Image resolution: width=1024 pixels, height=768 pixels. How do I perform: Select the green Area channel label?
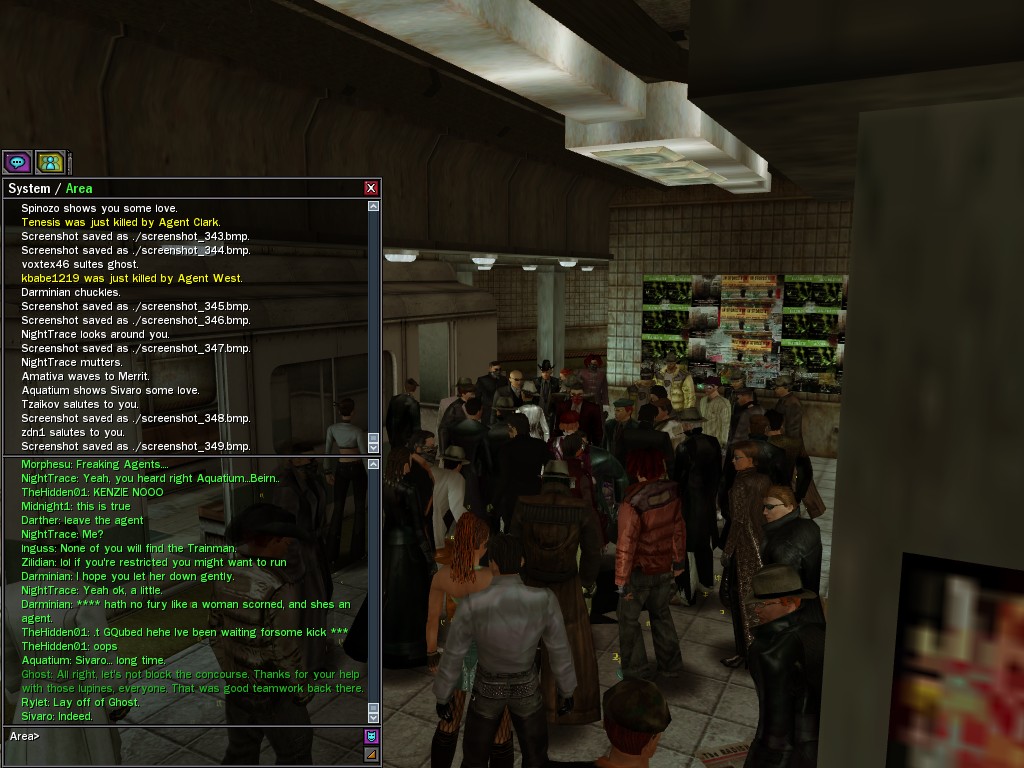79,188
